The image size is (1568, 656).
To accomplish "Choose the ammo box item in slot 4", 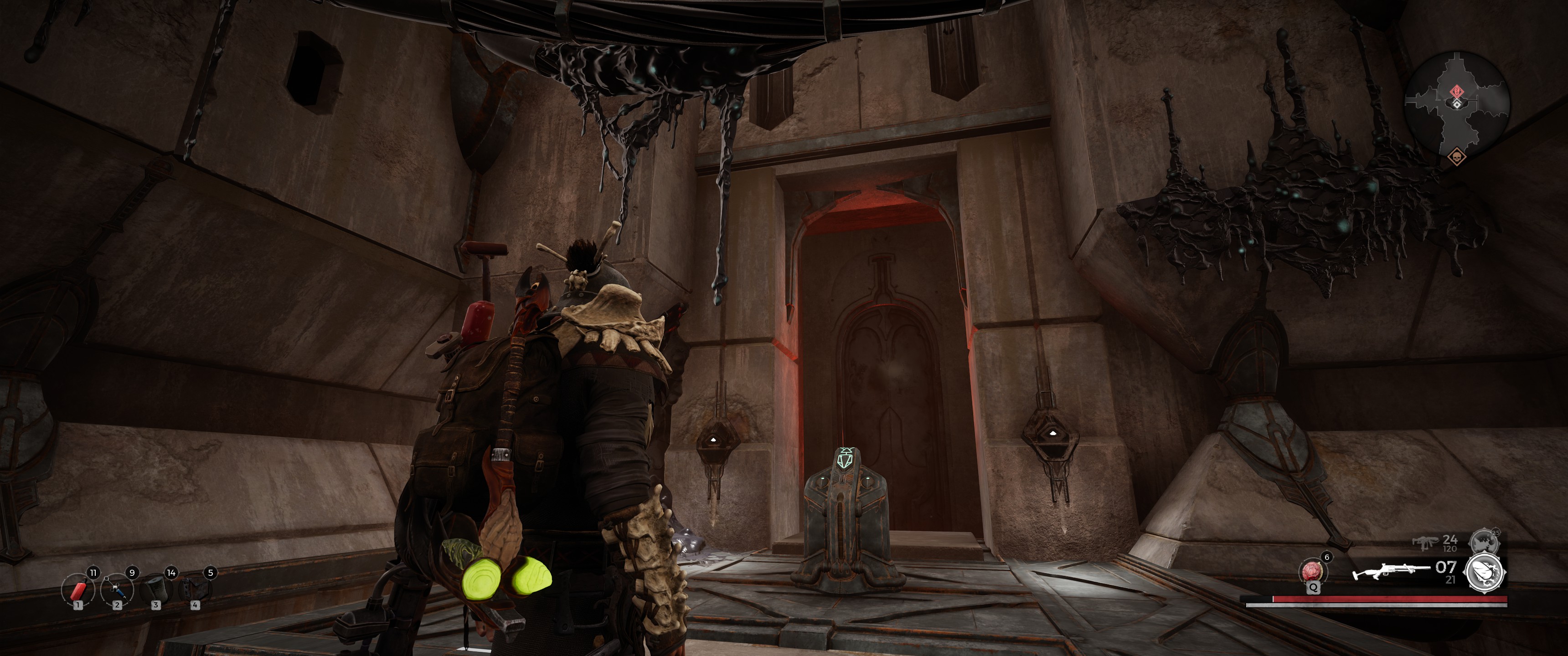I will [196, 589].
